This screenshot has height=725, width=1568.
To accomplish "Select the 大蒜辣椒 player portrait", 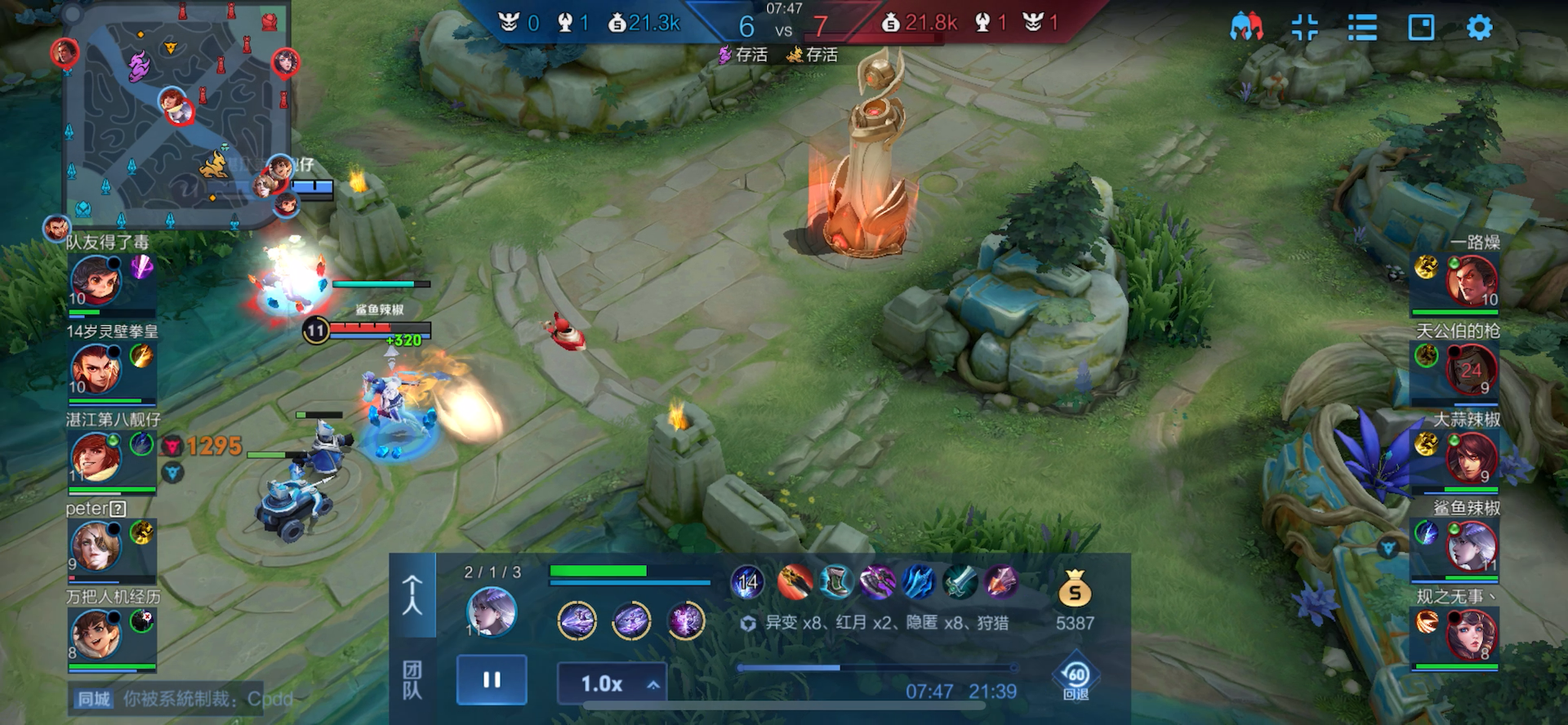I will [1472, 456].
